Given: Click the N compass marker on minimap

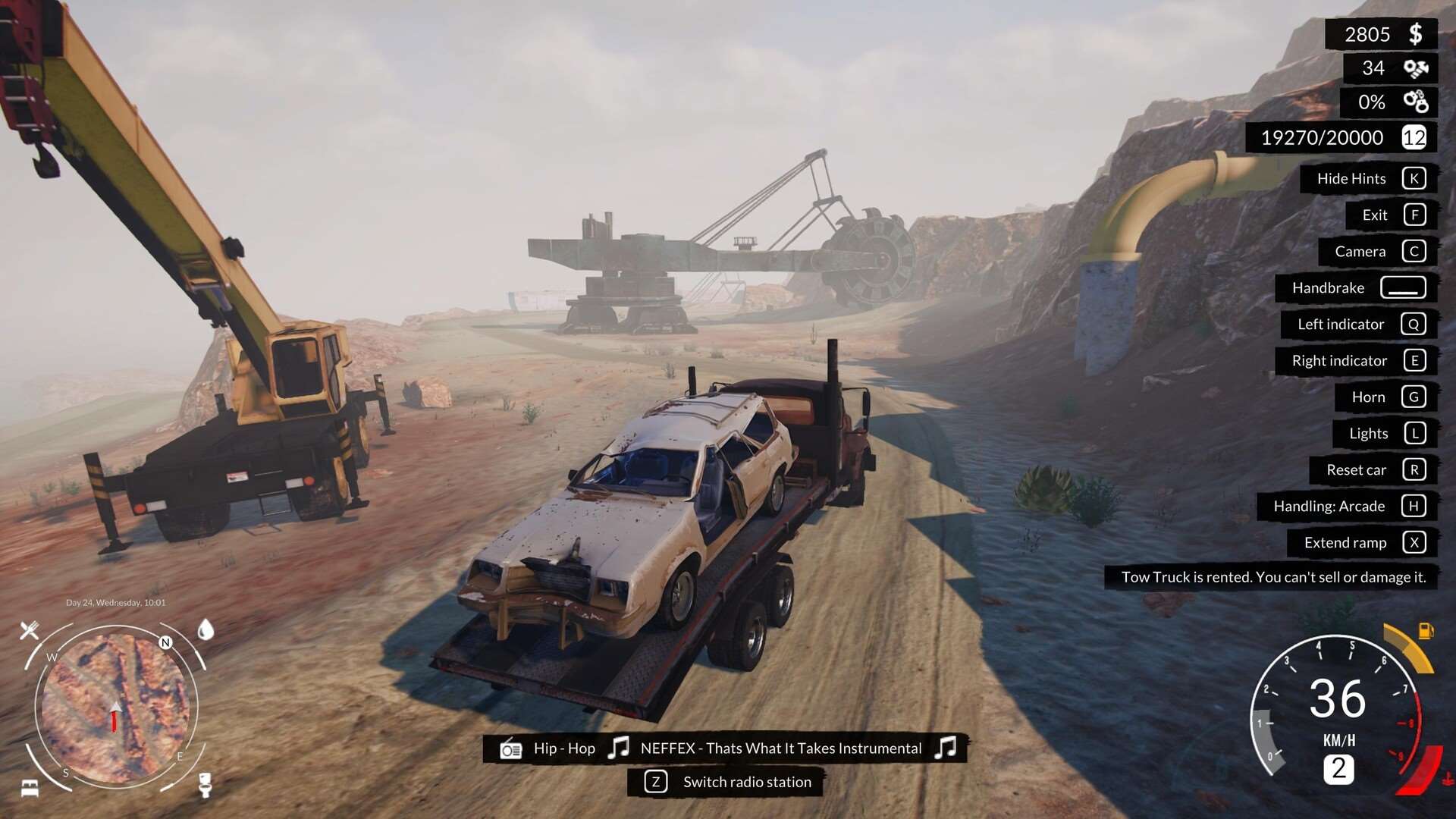Looking at the screenshot, I should point(165,643).
